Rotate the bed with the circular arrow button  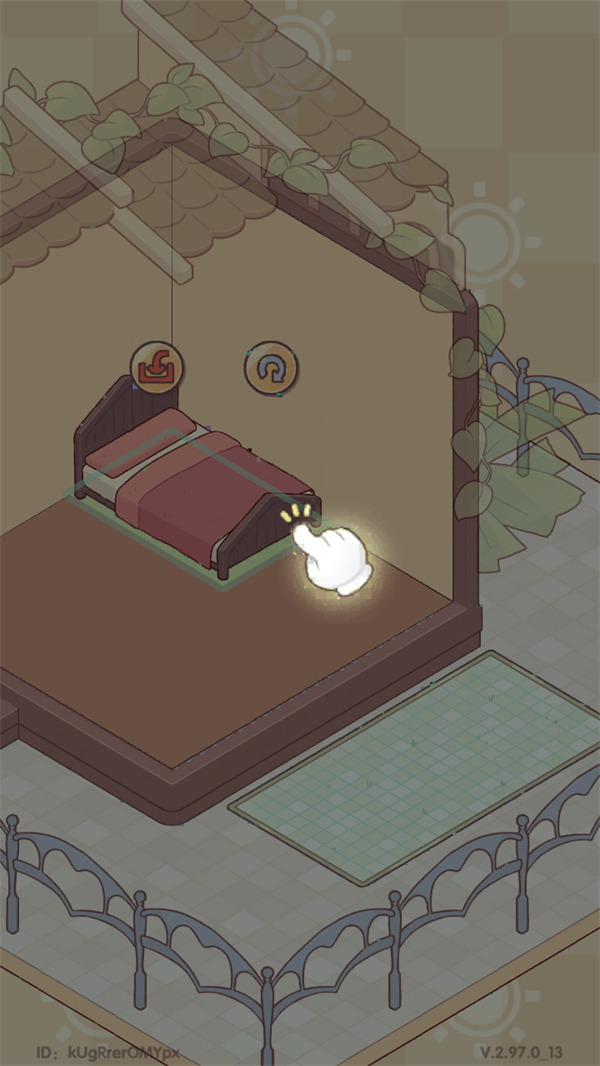click(271, 368)
